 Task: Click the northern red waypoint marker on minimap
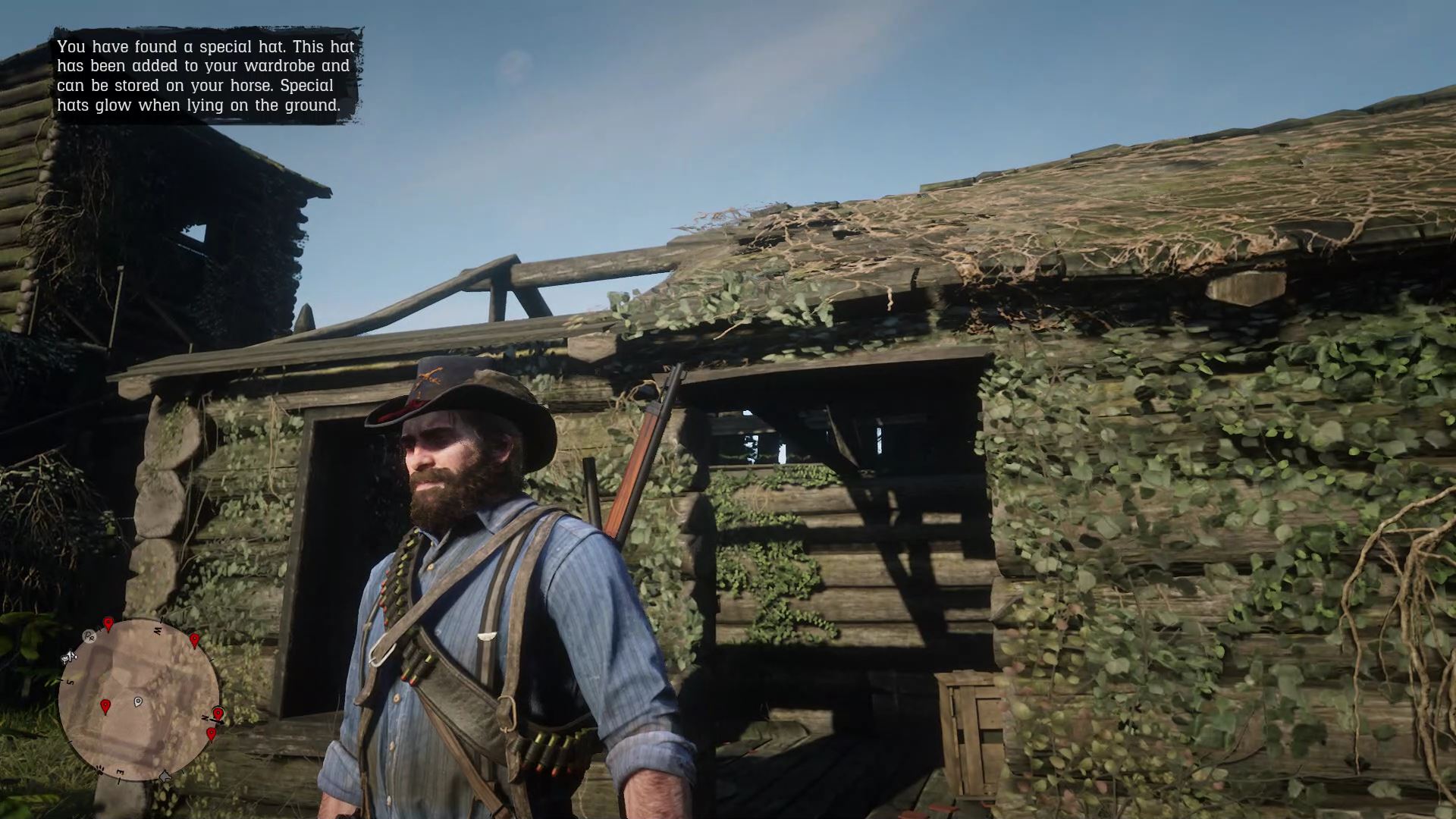click(217, 713)
